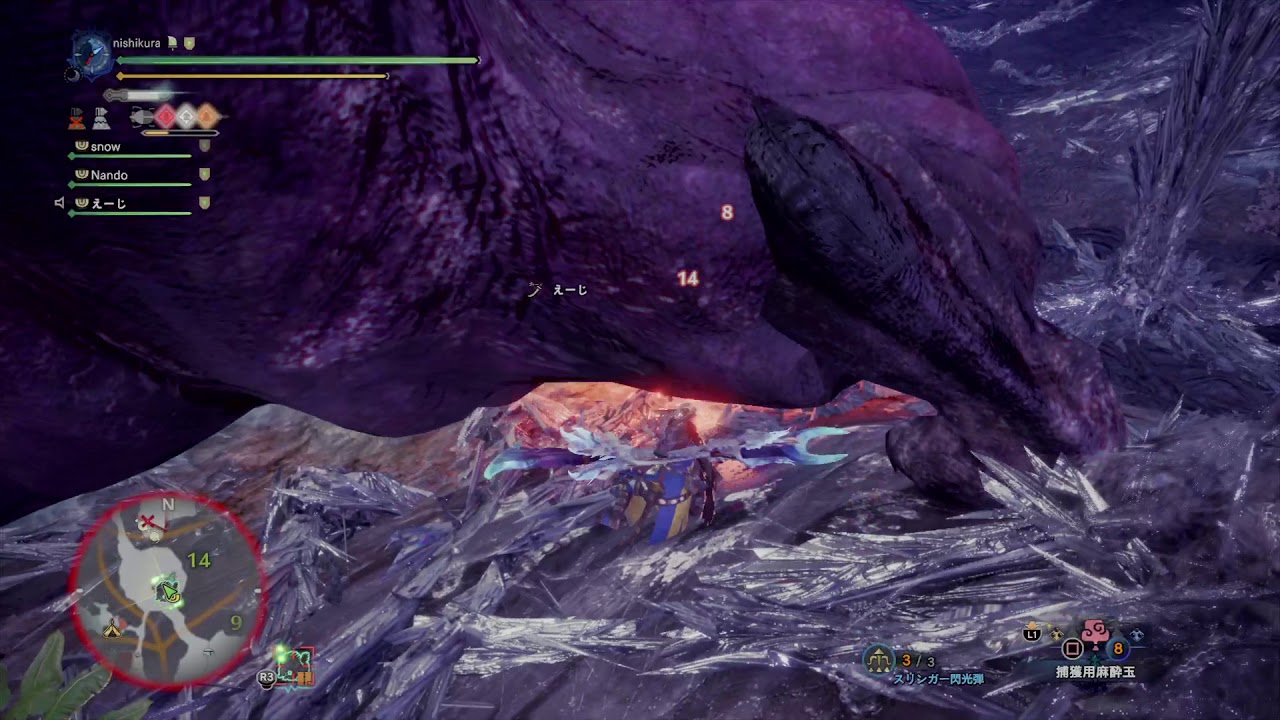This screenshot has height=720, width=1280.
Task: Choose party member Nando in list
Action: click(x=109, y=175)
